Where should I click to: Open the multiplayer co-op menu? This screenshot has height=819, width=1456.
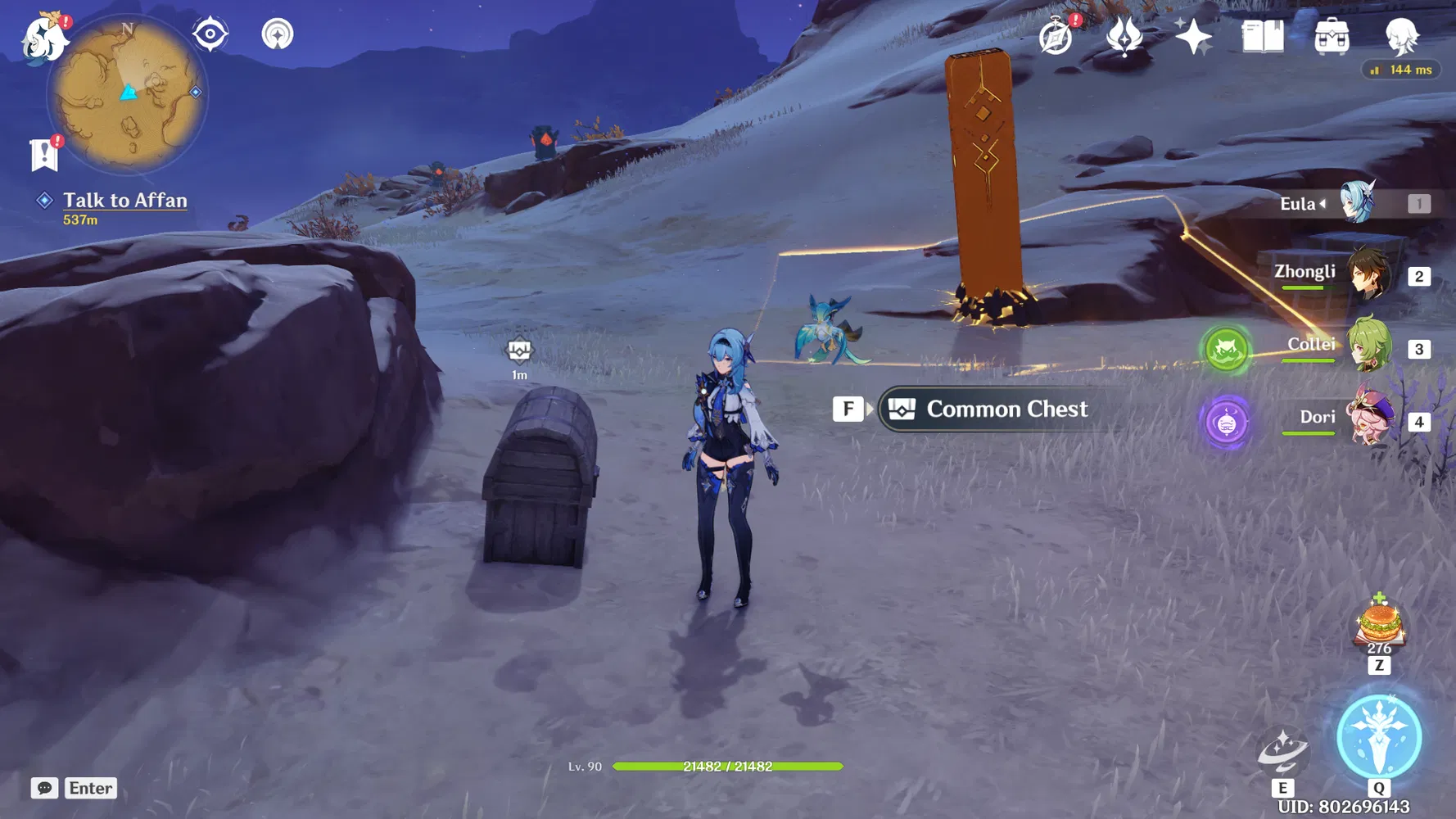coord(279,34)
